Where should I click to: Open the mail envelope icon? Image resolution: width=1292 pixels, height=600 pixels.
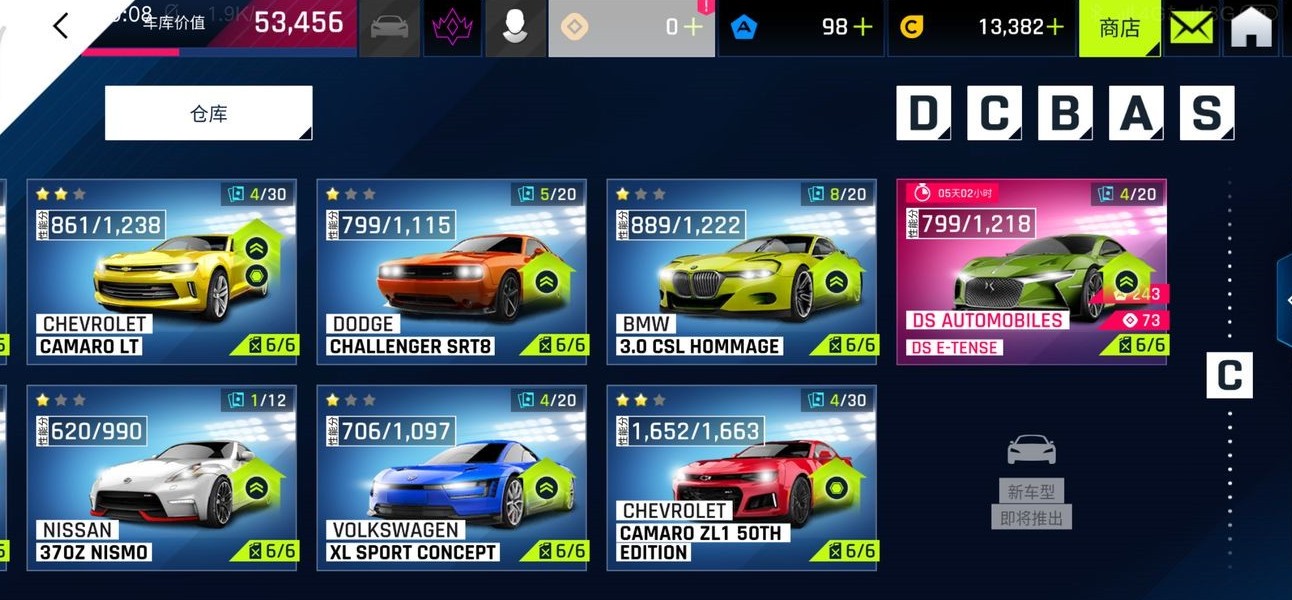[x=1191, y=28]
